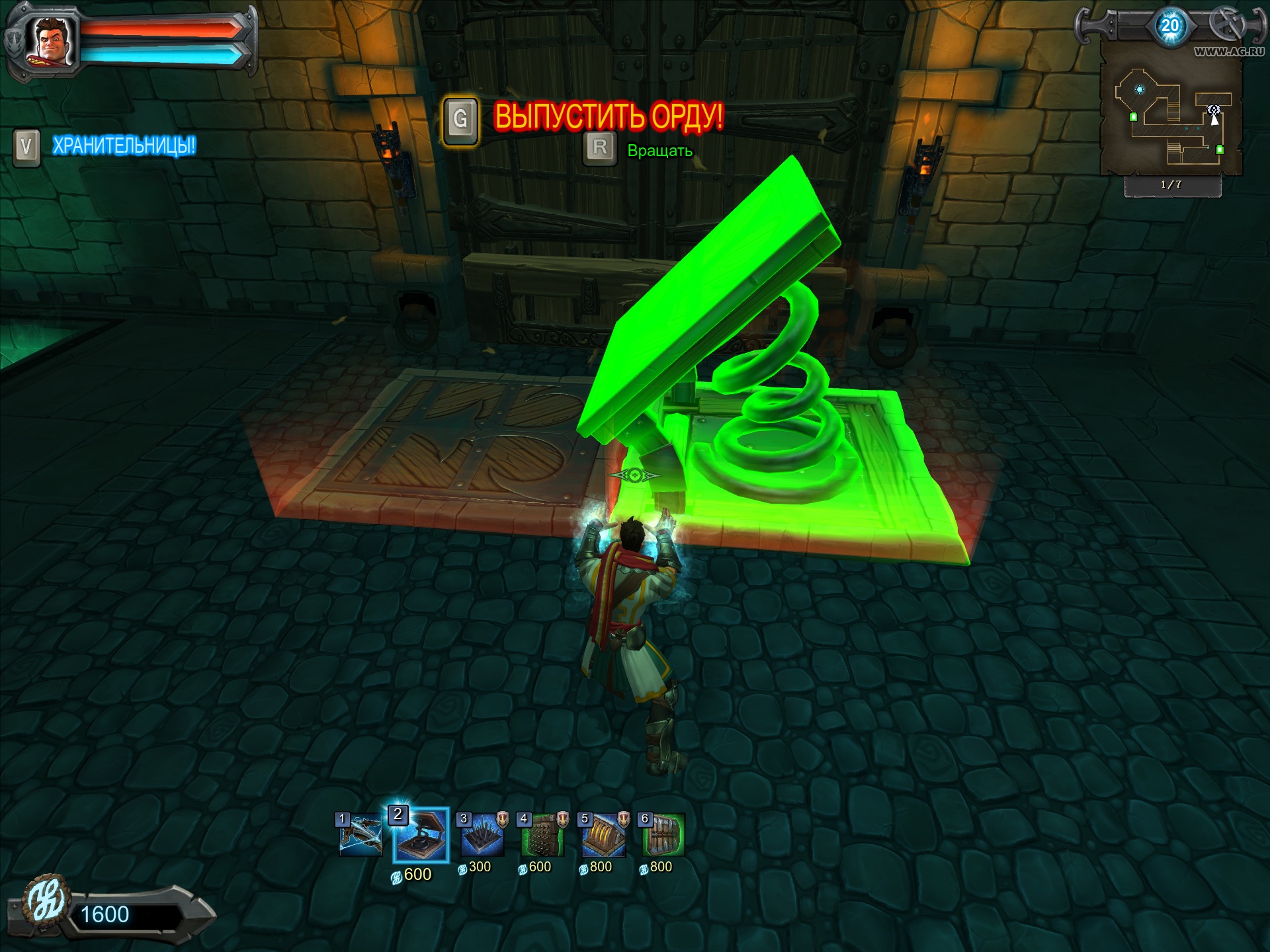
Task: Select the glowing orange trap in slot 5
Action: coord(603,836)
